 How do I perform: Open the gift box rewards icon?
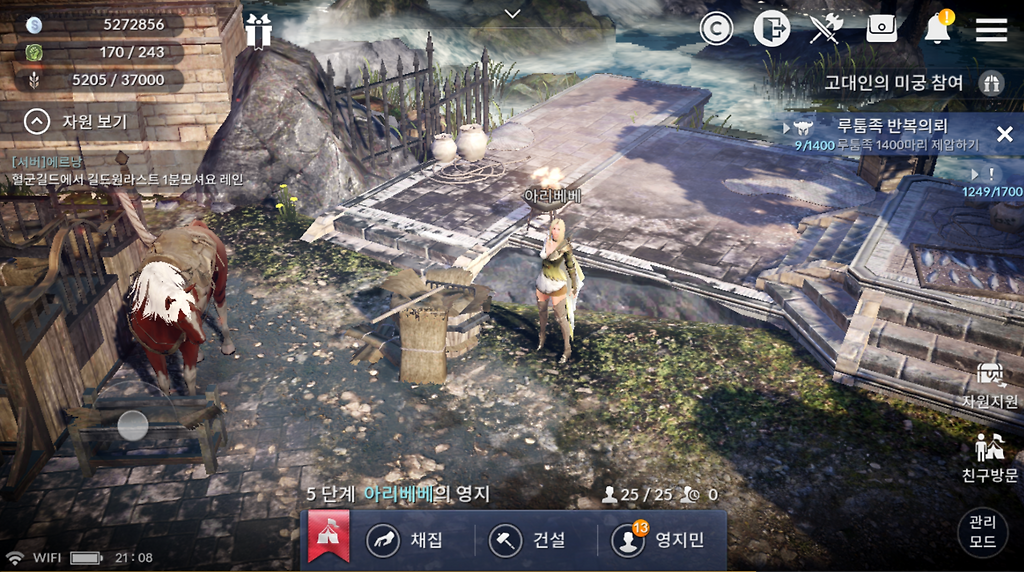coord(258,30)
